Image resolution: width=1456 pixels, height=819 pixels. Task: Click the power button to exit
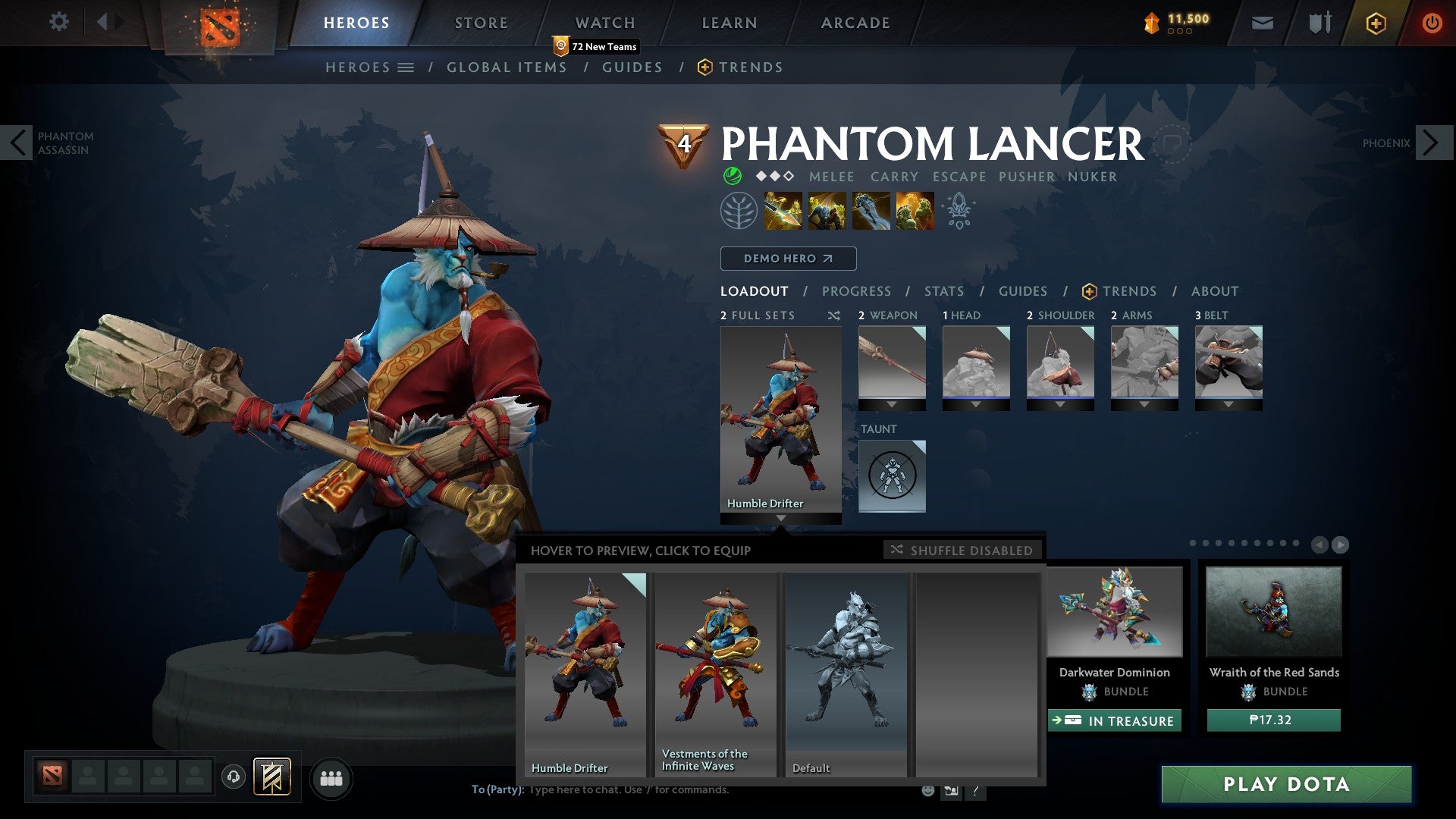(1433, 23)
